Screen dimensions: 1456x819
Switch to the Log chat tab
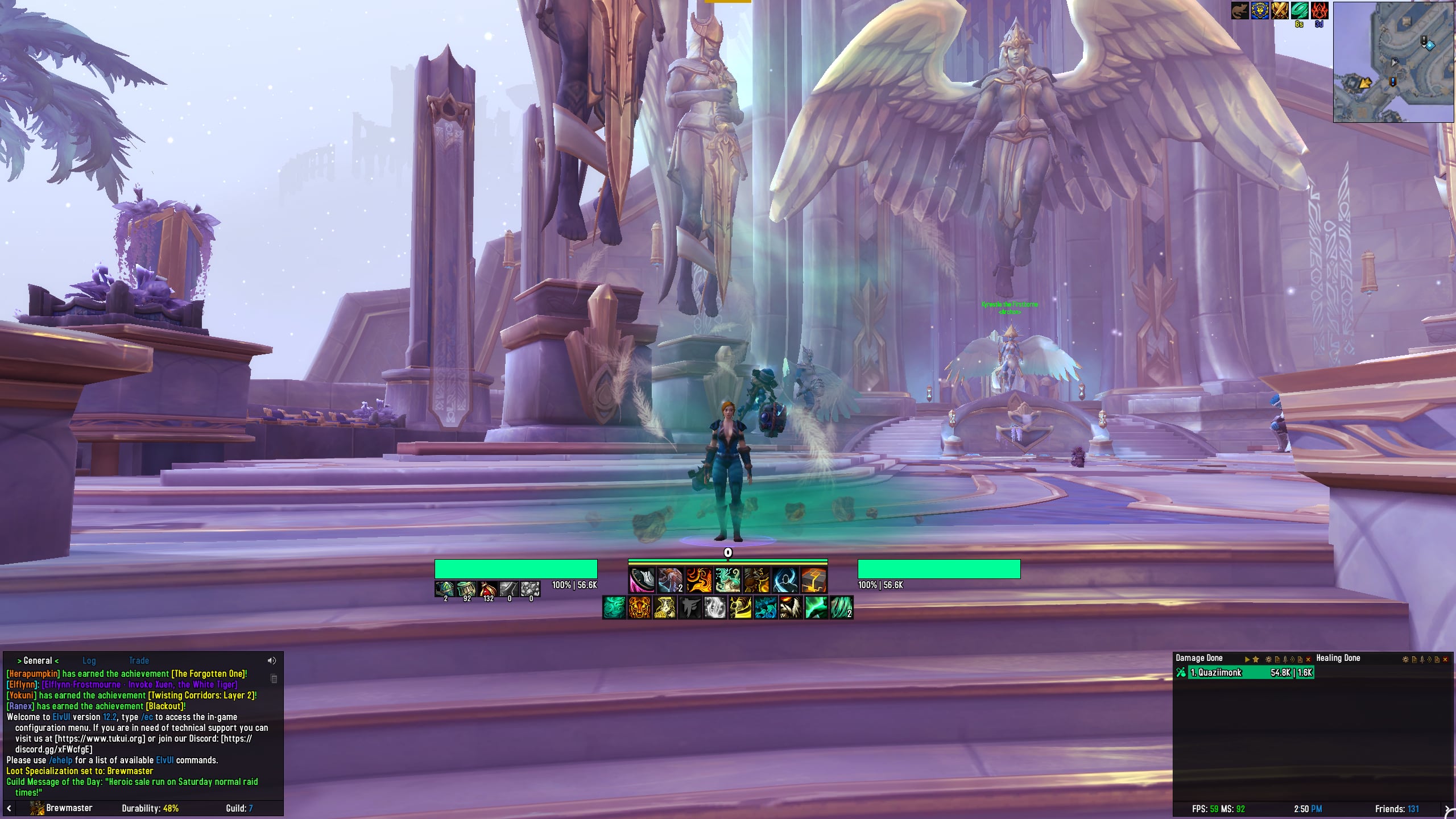[89, 660]
